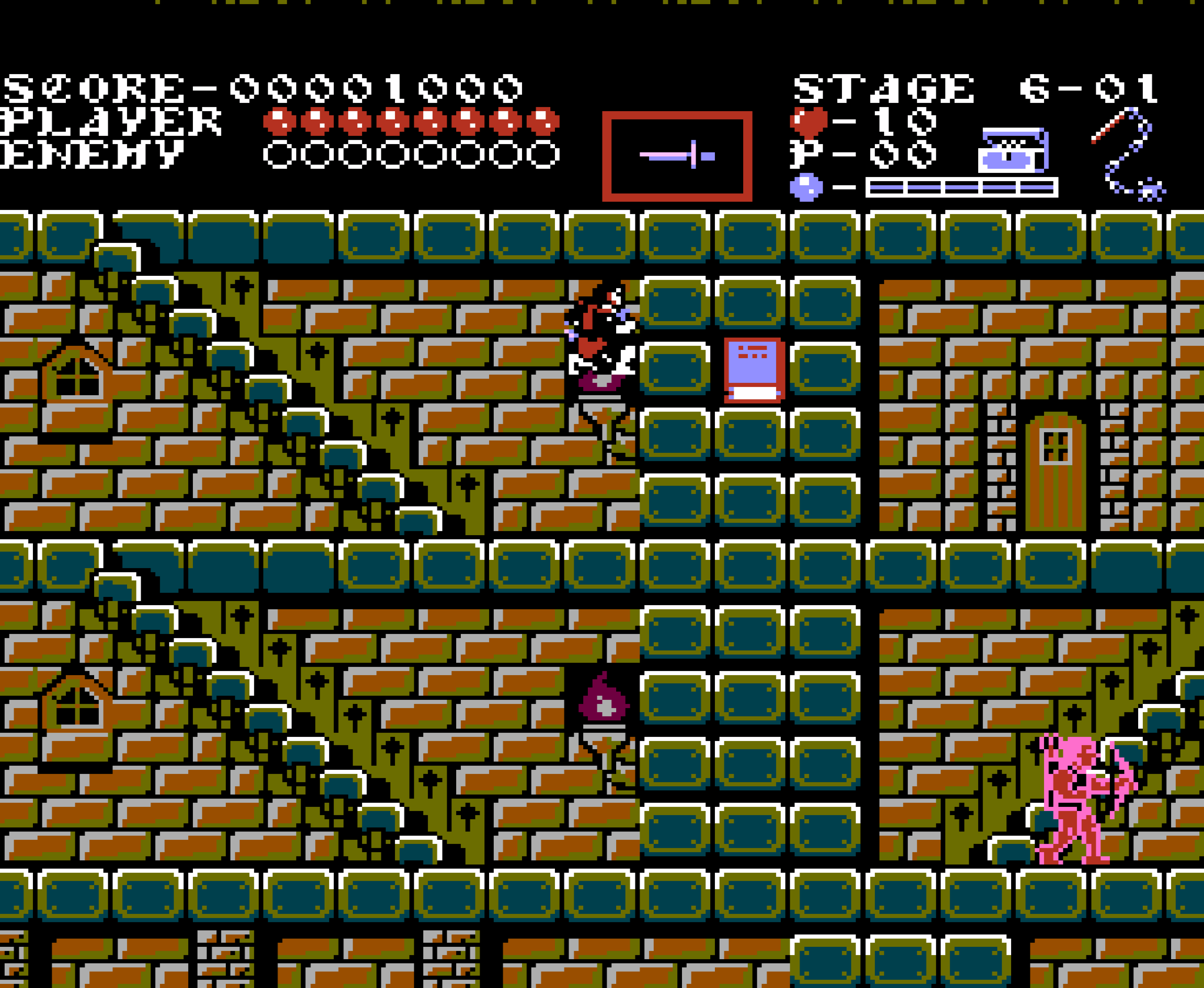Viewport: 1204px width, 988px height.
Task: Toggle the leftmost red orb on PLAYER health bar
Action: click(279, 121)
